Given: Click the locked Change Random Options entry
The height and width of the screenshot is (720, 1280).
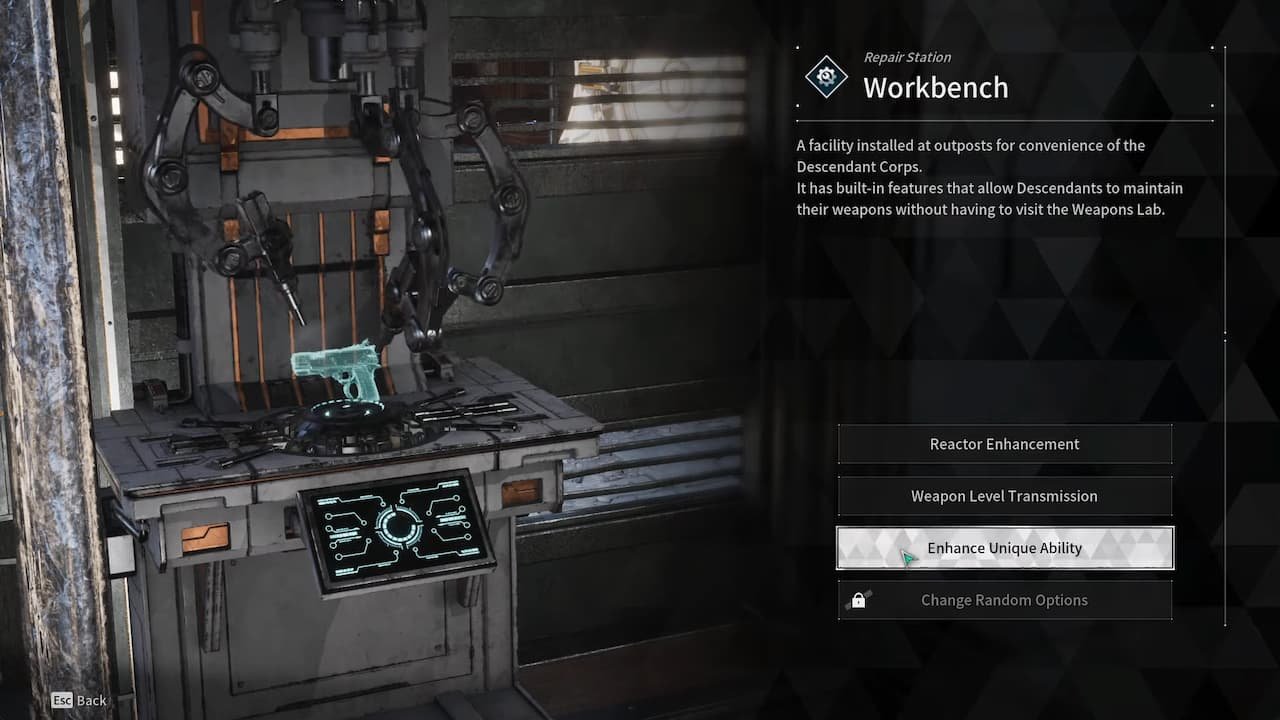Looking at the screenshot, I should click(x=1004, y=600).
